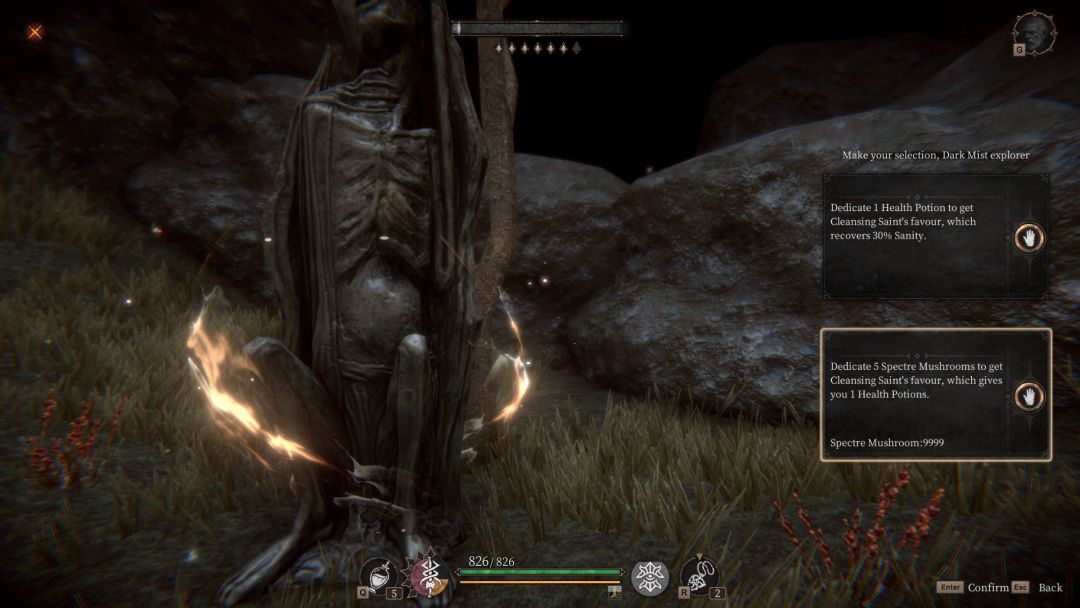This screenshot has height=608, width=1080.
Task: Select the rope coil item slot
Action: tap(698, 576)
